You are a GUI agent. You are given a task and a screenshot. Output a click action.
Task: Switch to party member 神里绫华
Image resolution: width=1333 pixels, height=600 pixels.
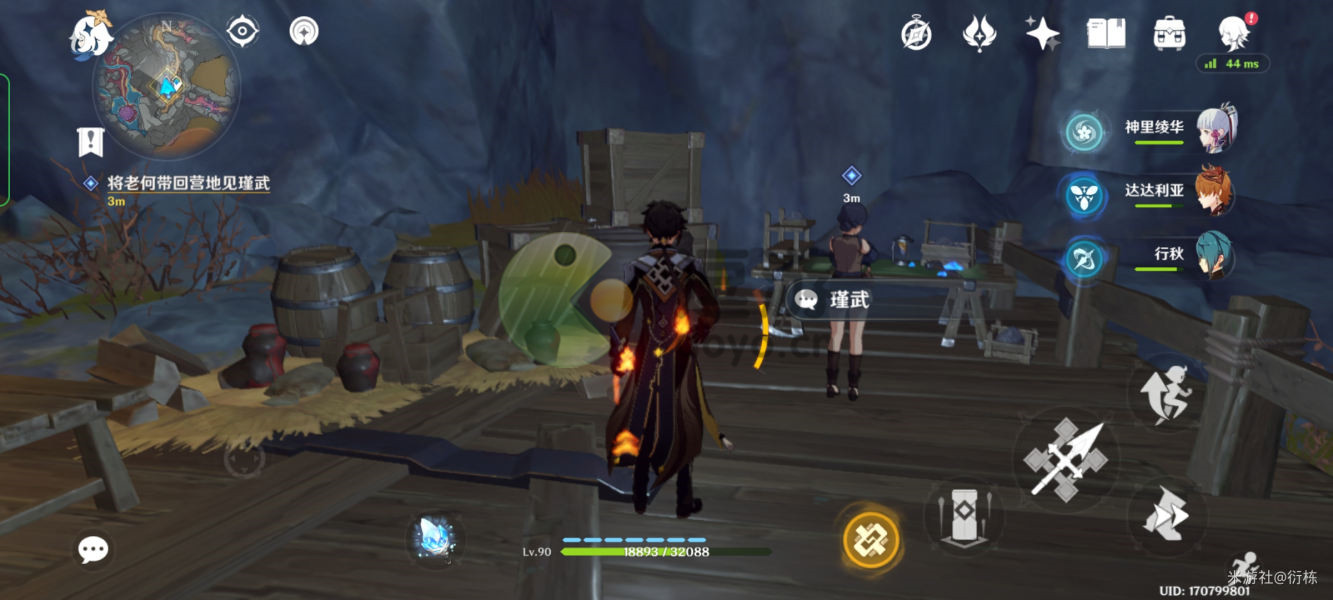click(x=1215, y=129)
